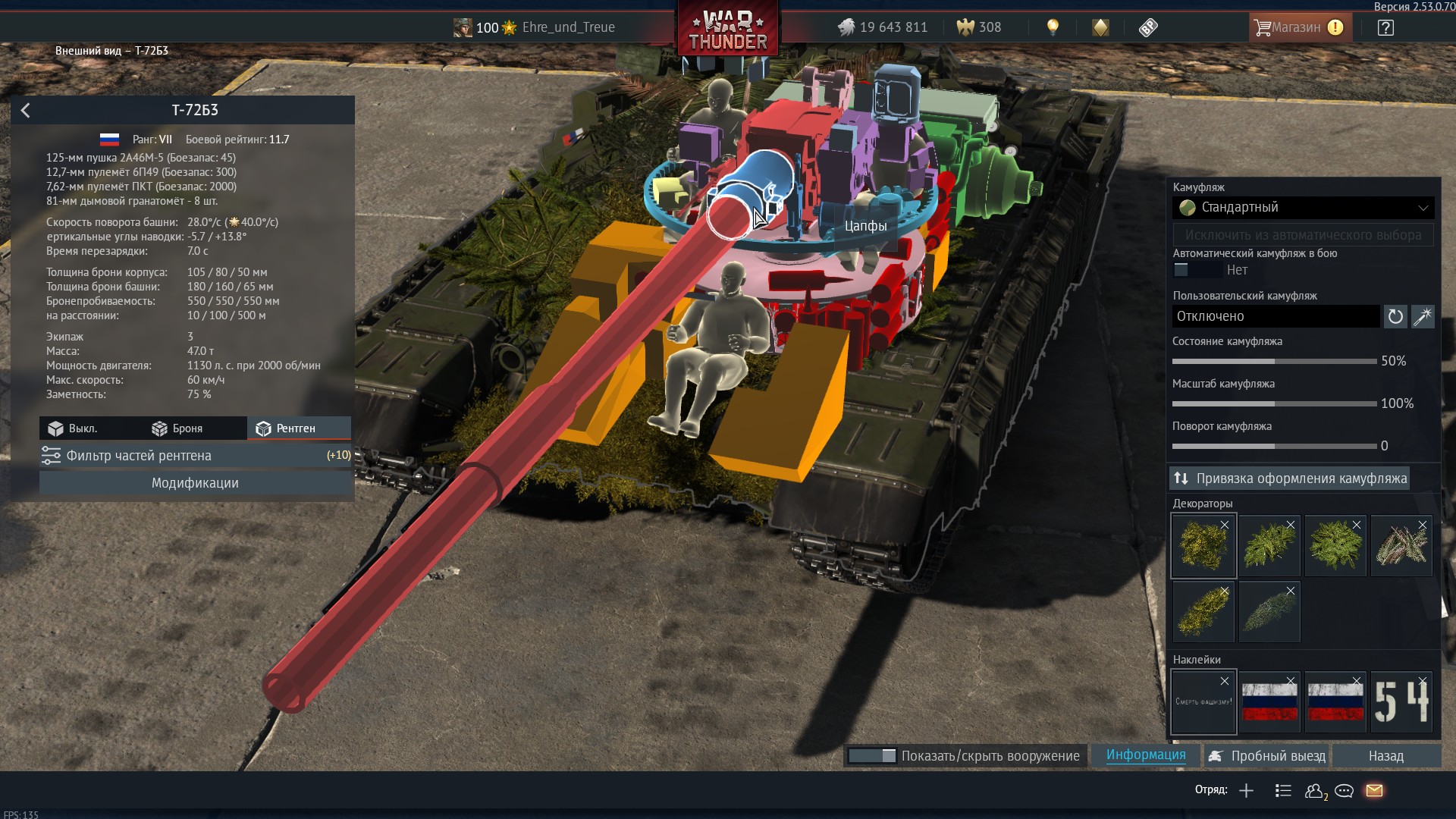Viewport: 1456px width, 819px height.
Task: Start Пробный выезд test drive
Action: point(1267,756)
